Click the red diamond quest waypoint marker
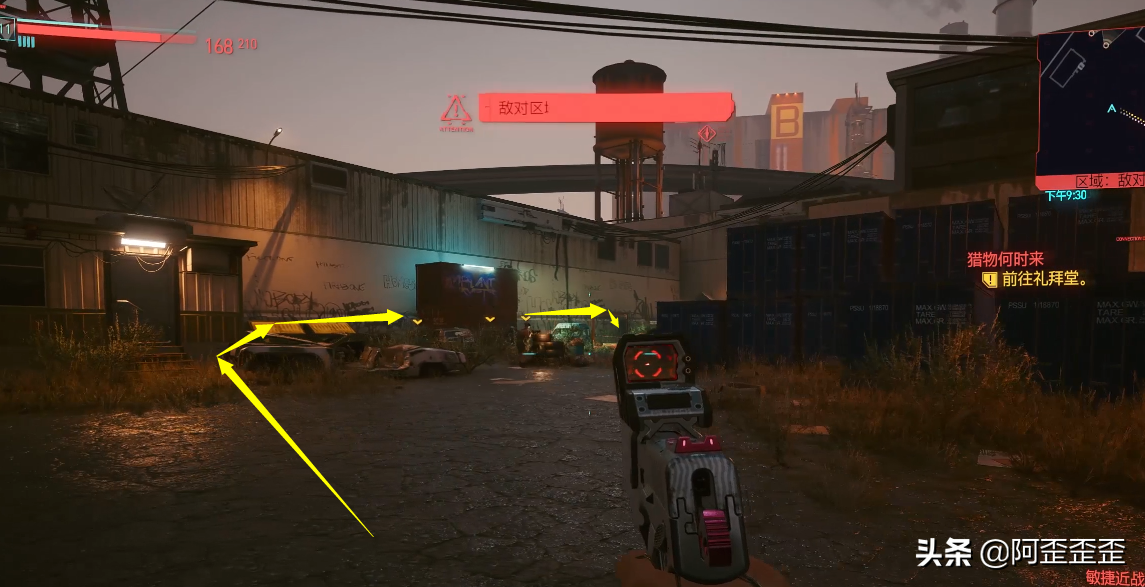Viewport: 1145px width, 587px height. point(708,133)
